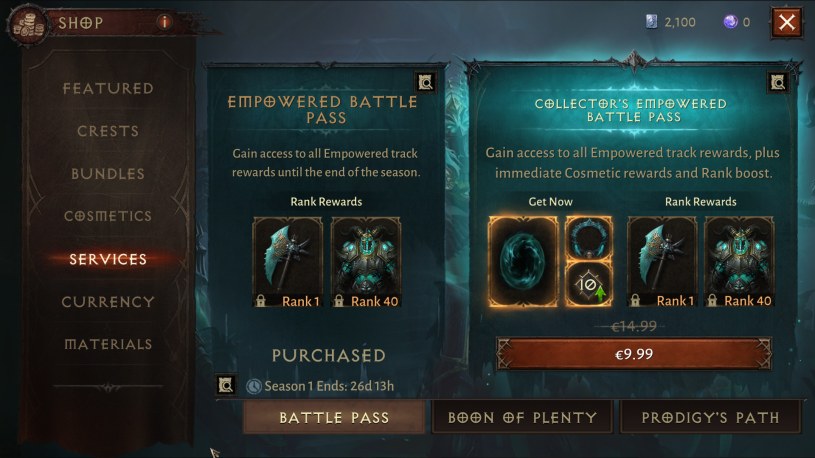Preview the Collector's Empowered Battle Pass details
Viewport: 815px width, 458px height.
click(777, 82)
